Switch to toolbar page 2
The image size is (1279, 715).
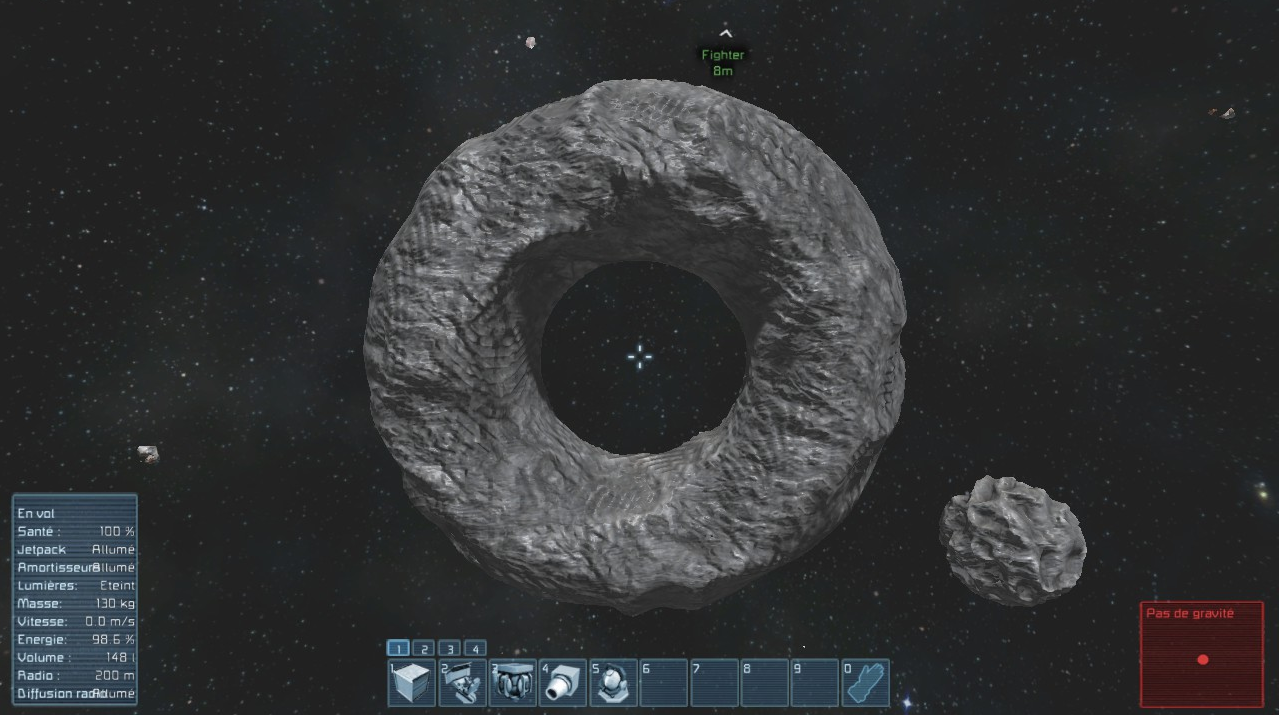pos(423,648)
